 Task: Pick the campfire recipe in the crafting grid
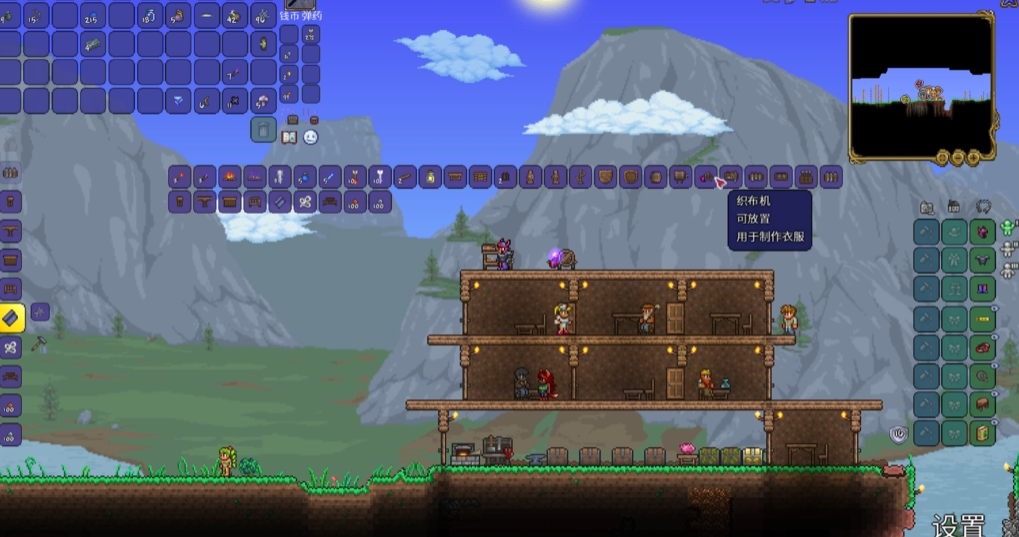click(230, 178)
